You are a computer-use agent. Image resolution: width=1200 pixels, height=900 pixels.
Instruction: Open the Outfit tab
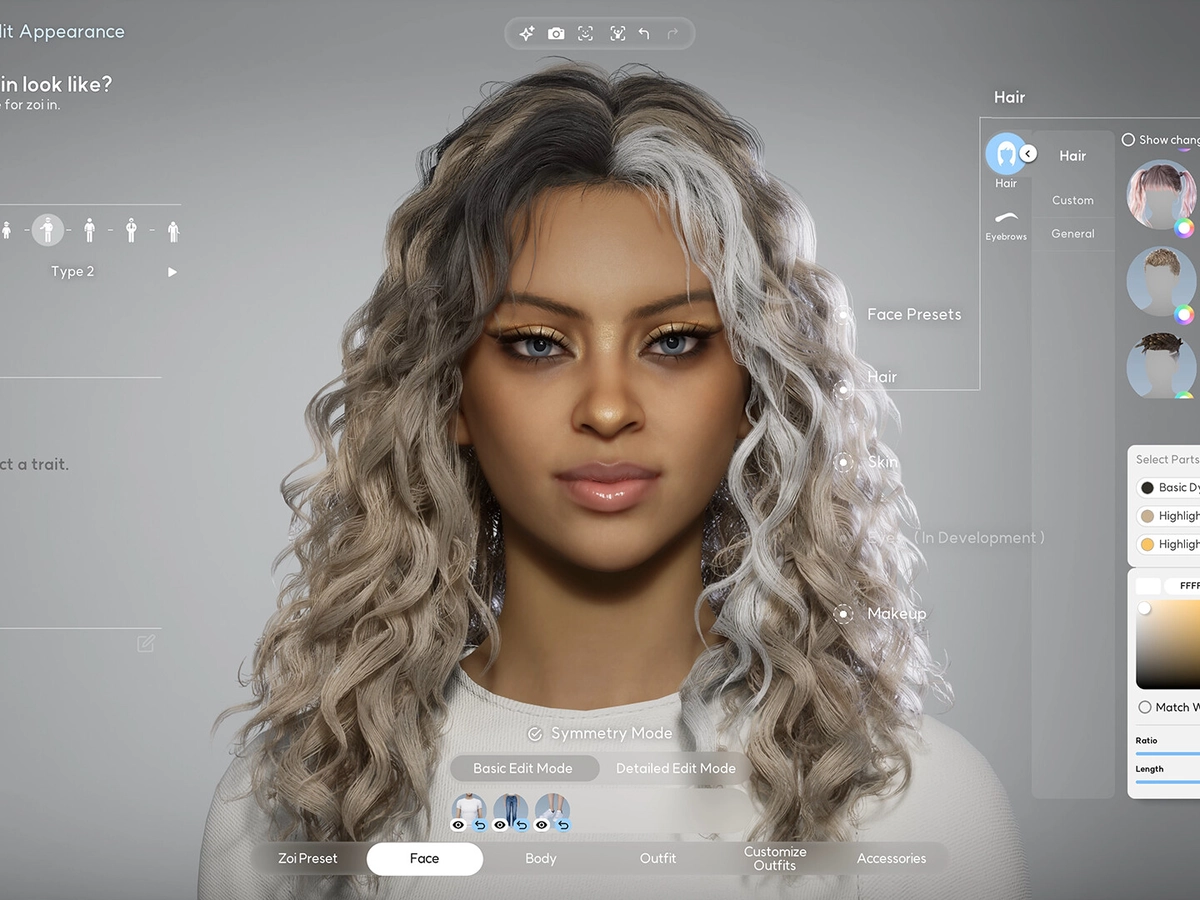pos(658,858)
